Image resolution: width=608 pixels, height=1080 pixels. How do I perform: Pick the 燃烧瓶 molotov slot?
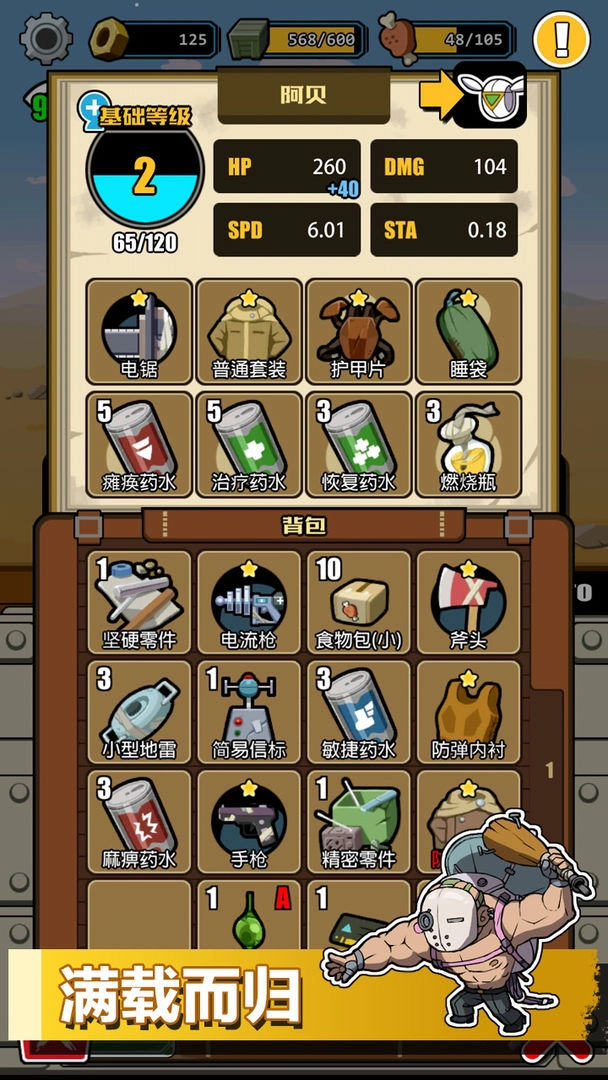click(468, 444)
